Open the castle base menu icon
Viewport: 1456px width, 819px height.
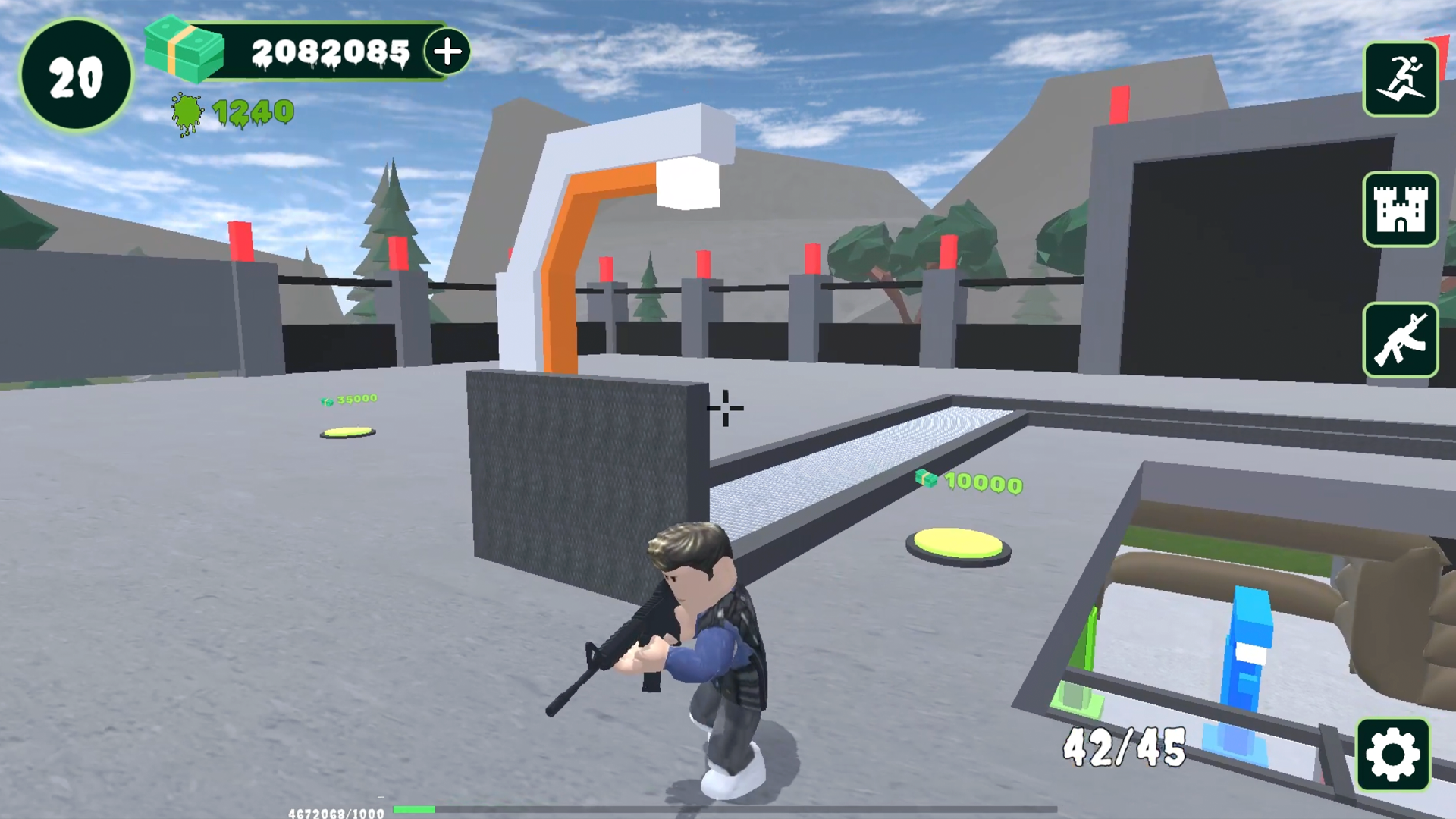point(1401,211)
